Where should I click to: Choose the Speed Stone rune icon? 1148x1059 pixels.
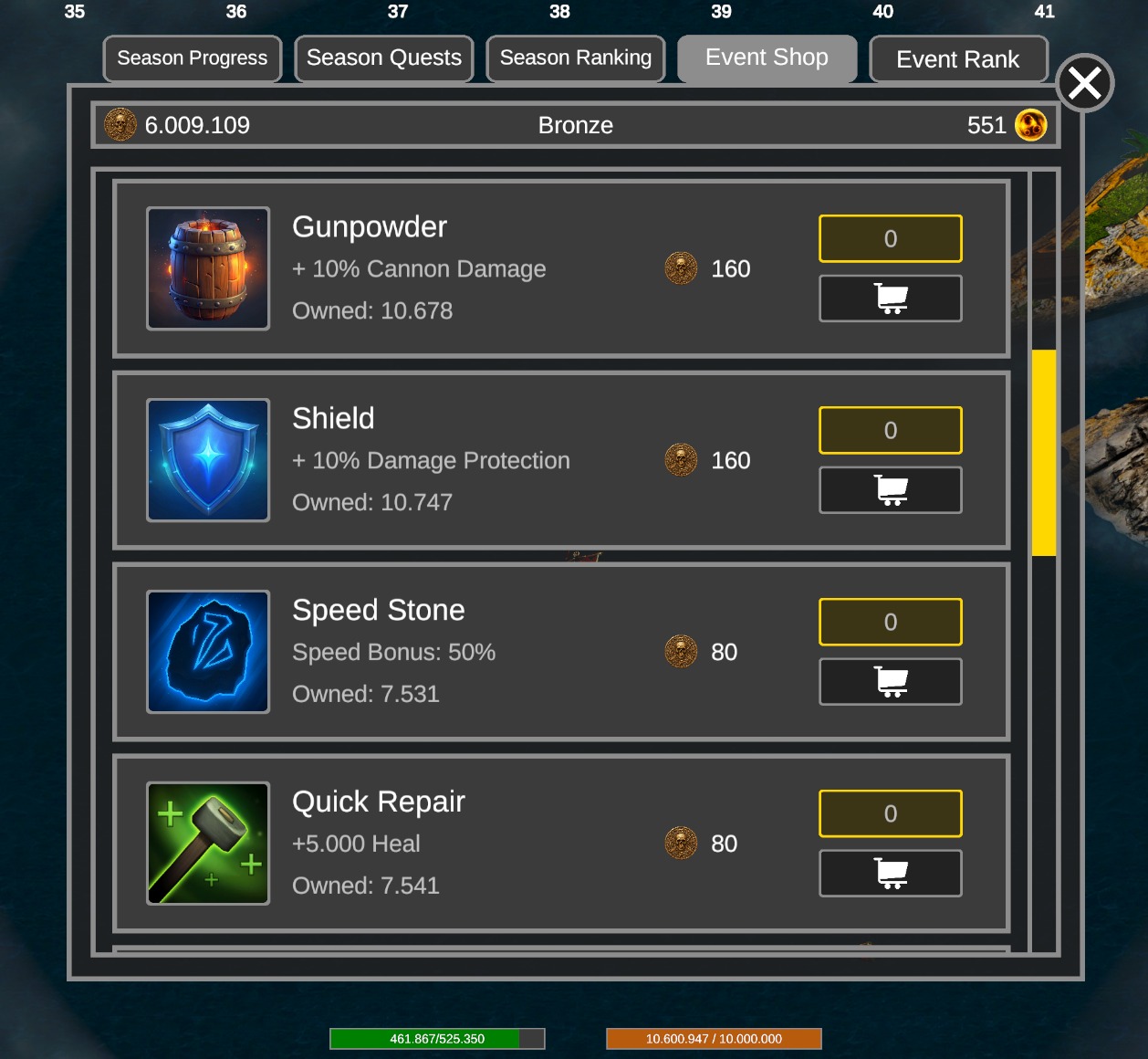[x=208, y=652]
